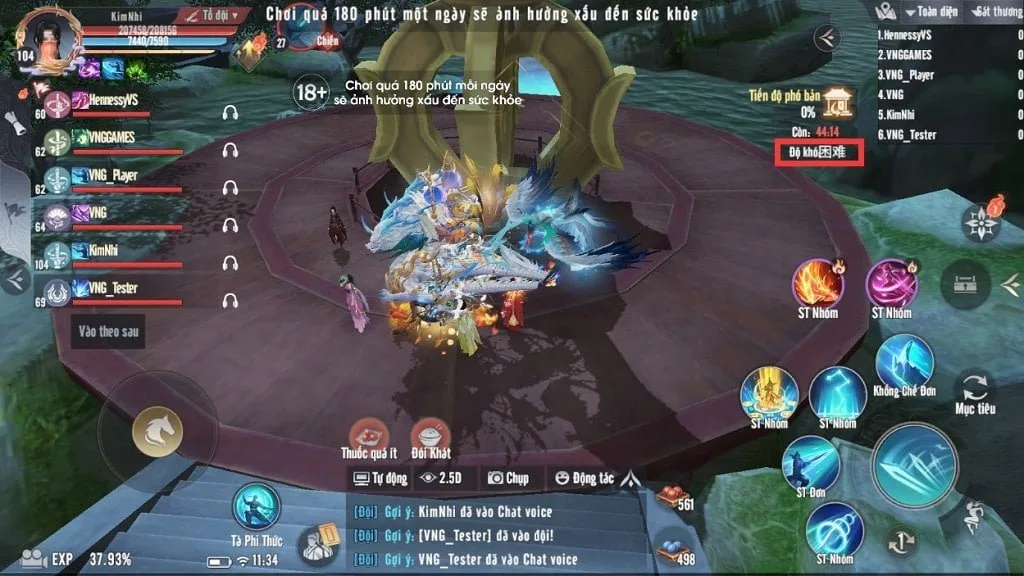Activate the ST Đơn swordsman skill
The height and width of the screenshot is (576, 1024).
coord(811,464)
